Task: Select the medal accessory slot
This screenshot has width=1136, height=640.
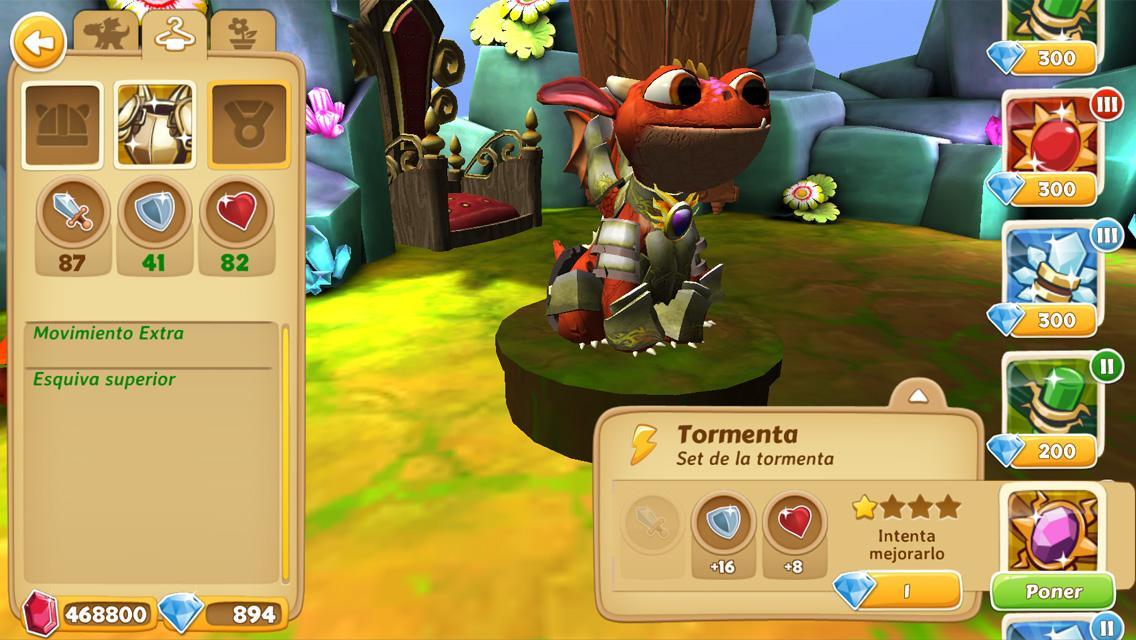Action: pos(247,125)
